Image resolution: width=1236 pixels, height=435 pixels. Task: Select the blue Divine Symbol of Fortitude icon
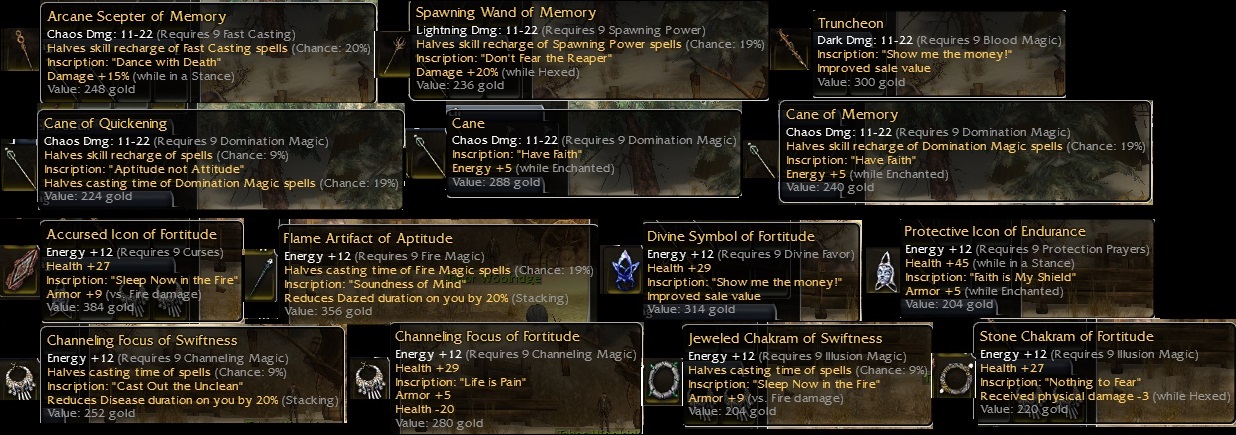623,268
